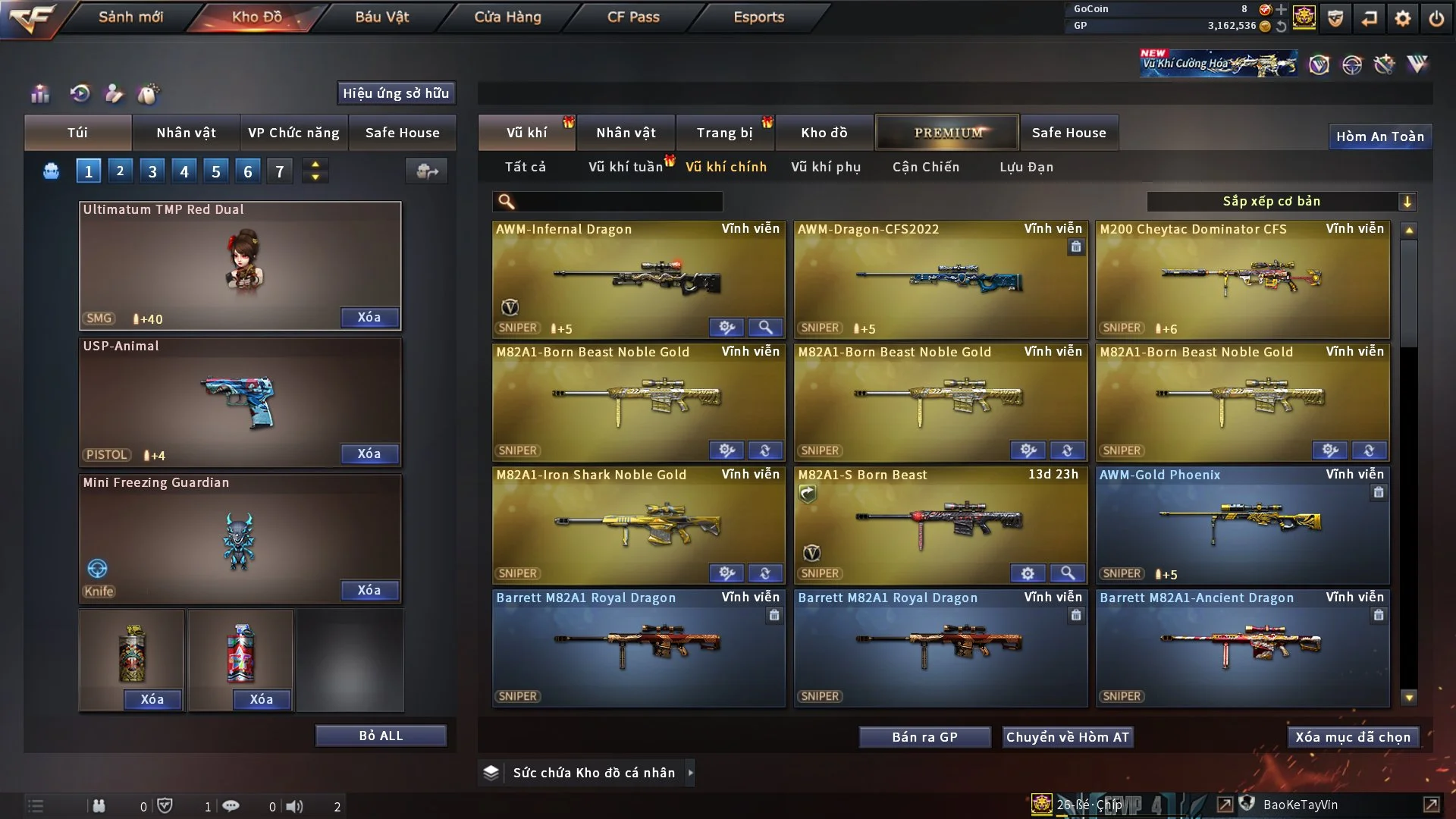This screenshot has width=1456, height=819.
Task: Choose bag number 3
Action: click(152, 171)
